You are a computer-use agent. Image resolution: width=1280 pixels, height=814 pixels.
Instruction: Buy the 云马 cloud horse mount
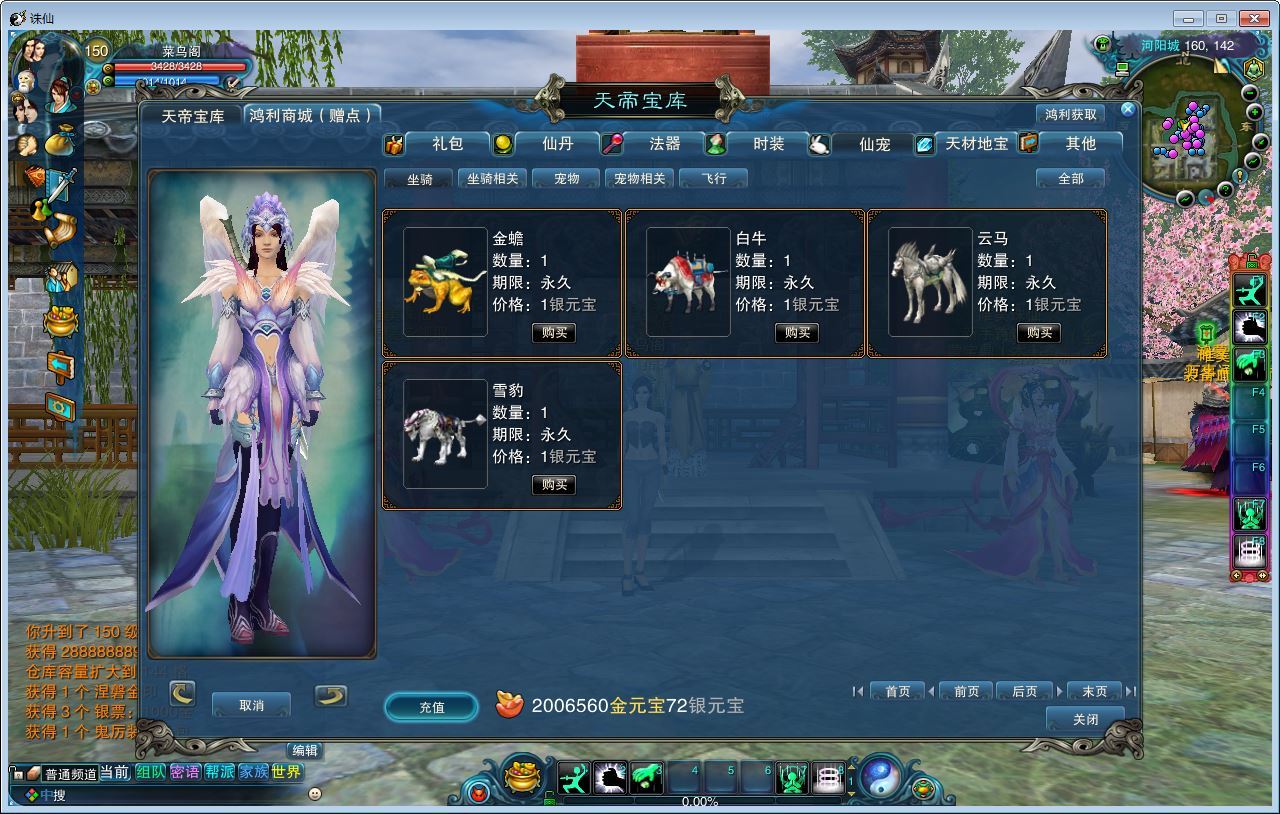(x=1039, y=333)
